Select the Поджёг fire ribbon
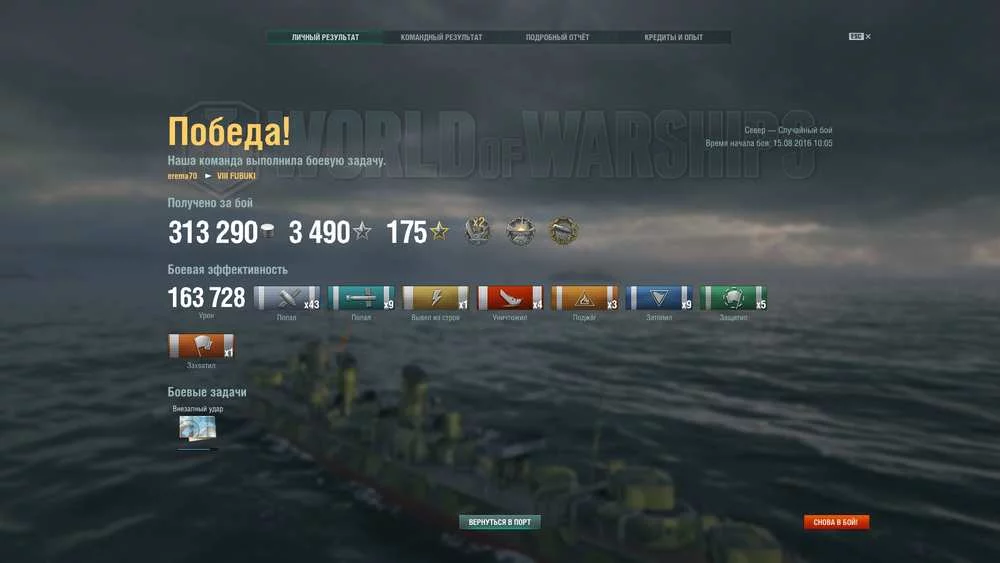Screen dimensions: 1000x563 [x=585, y=298]
